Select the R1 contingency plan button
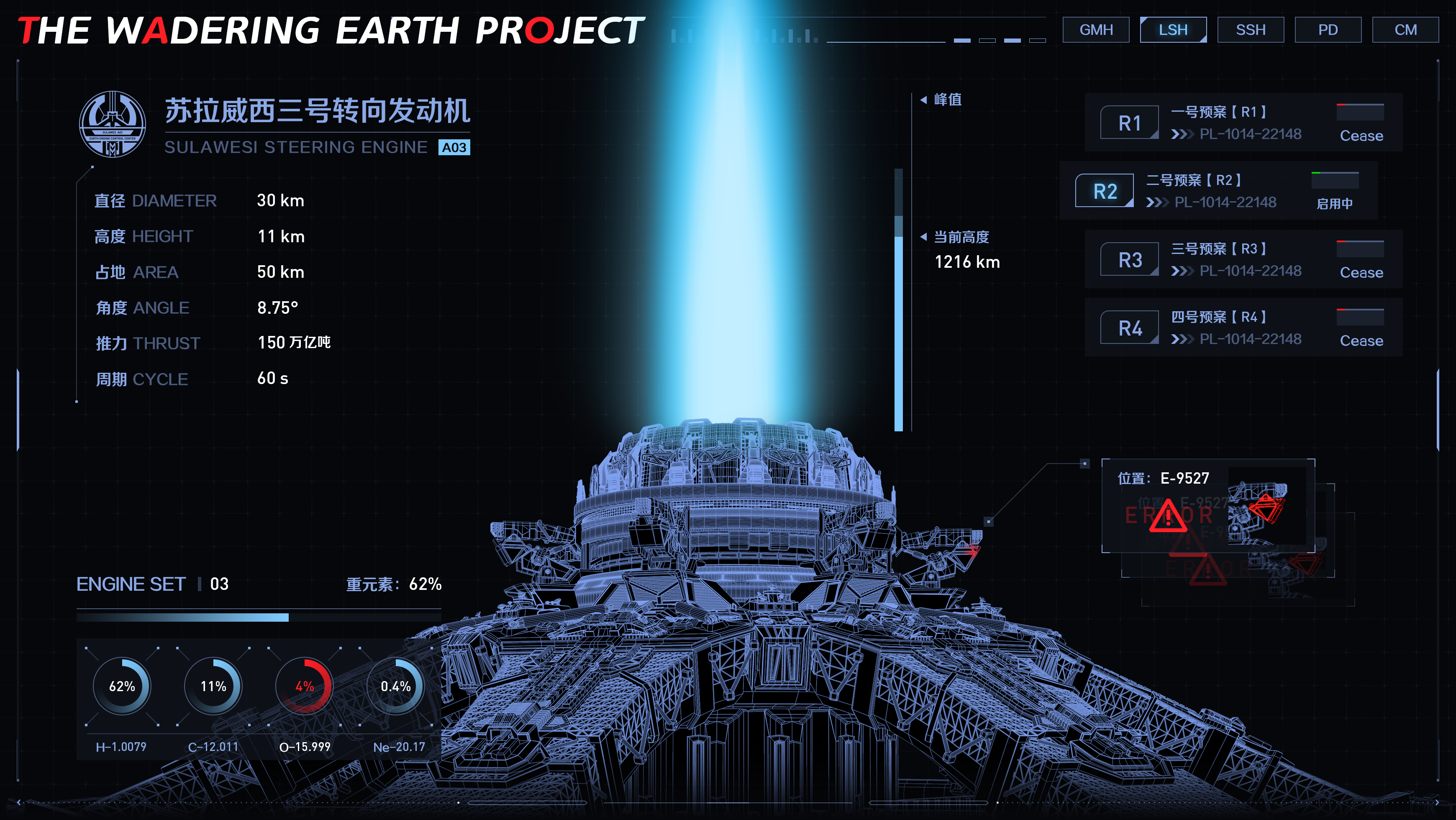The height and width of the screenshot is (820, 1456). pyautogui.click(x=1129, y=123)
